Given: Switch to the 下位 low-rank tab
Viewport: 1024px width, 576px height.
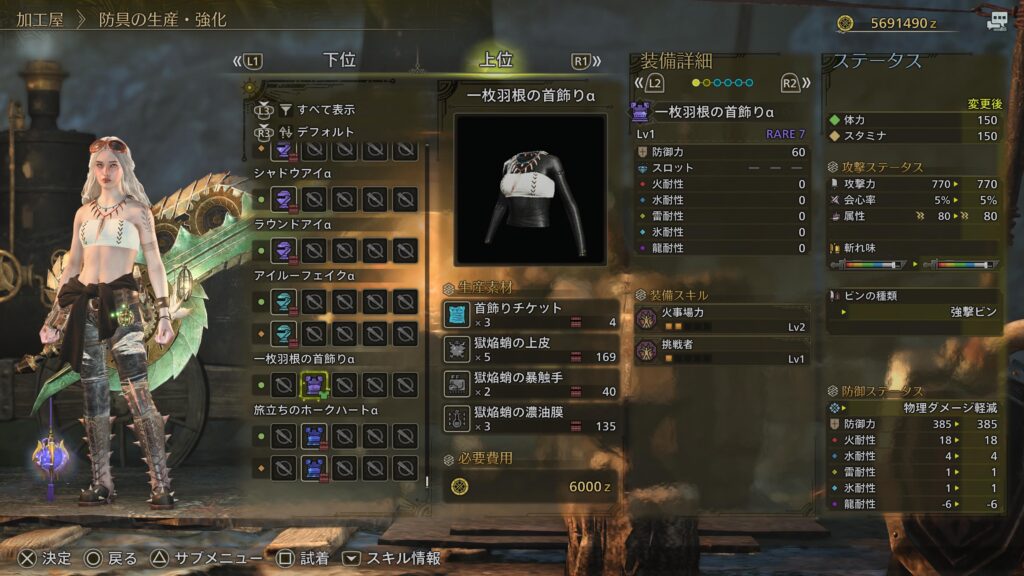Looking at the screenshot, I should [339, 60].
